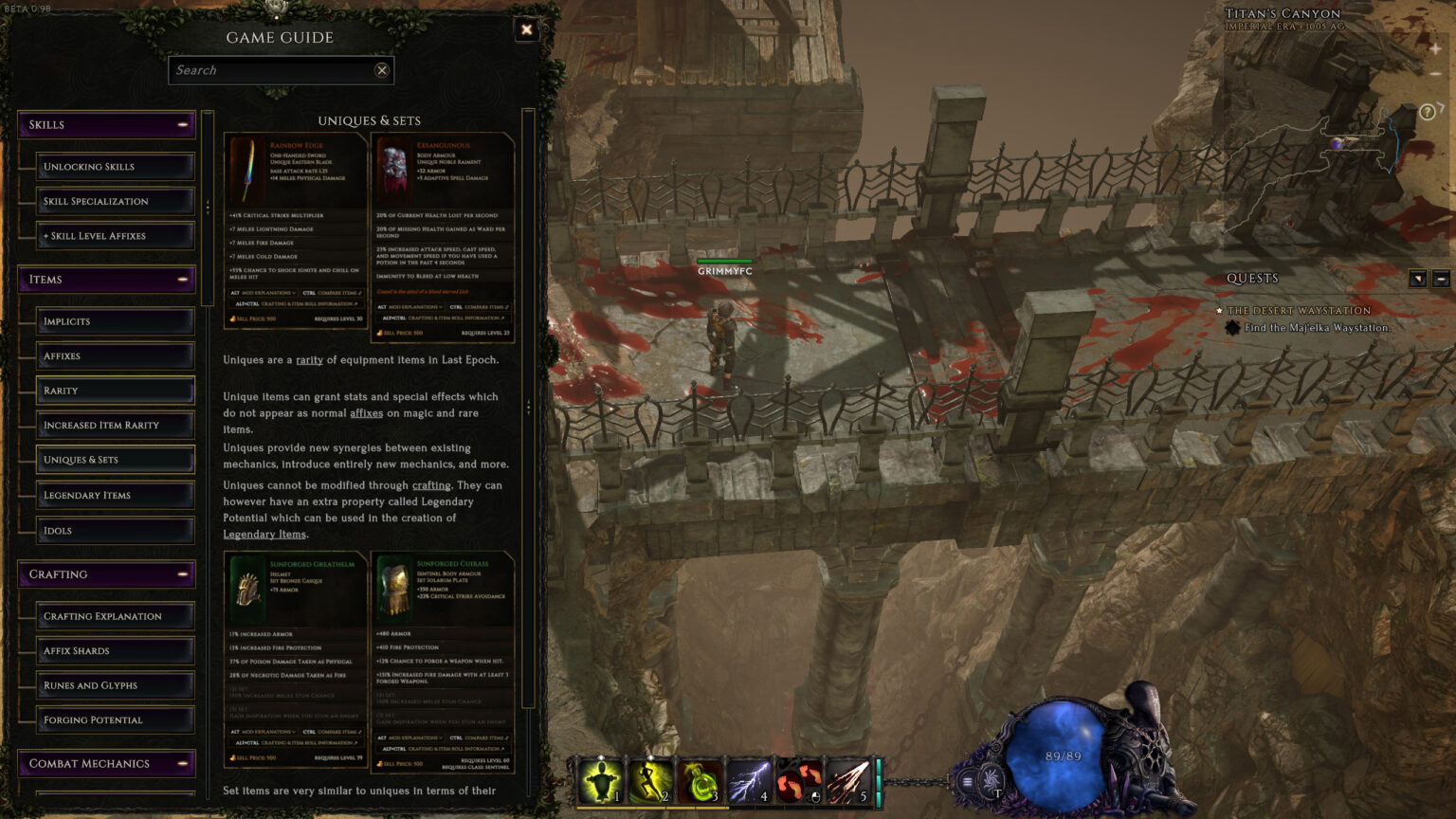
Task: Expand the Combat Mechanics category
Action: tap(183, 763)
